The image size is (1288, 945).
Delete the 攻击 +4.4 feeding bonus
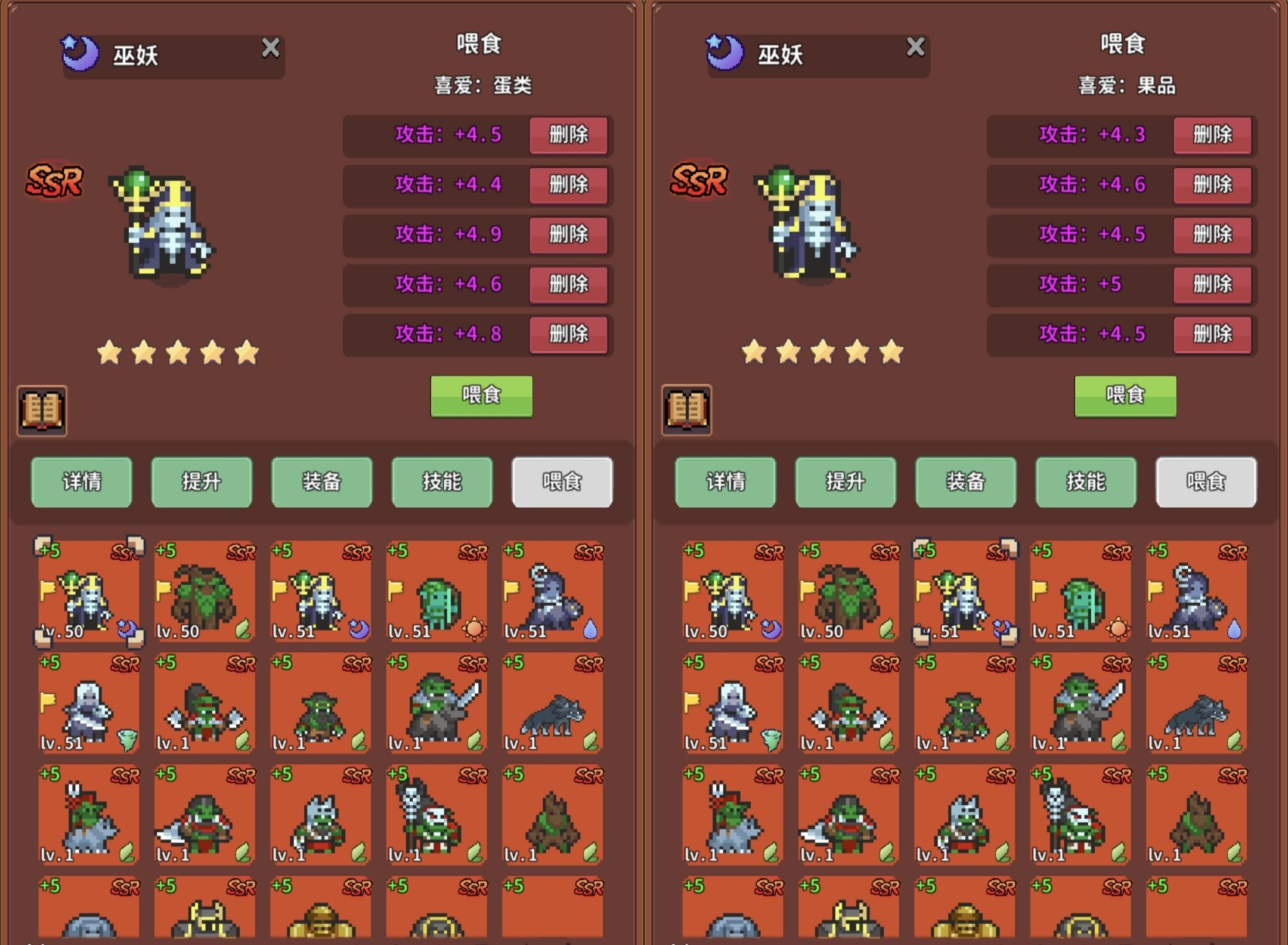(x=568, y=184)
